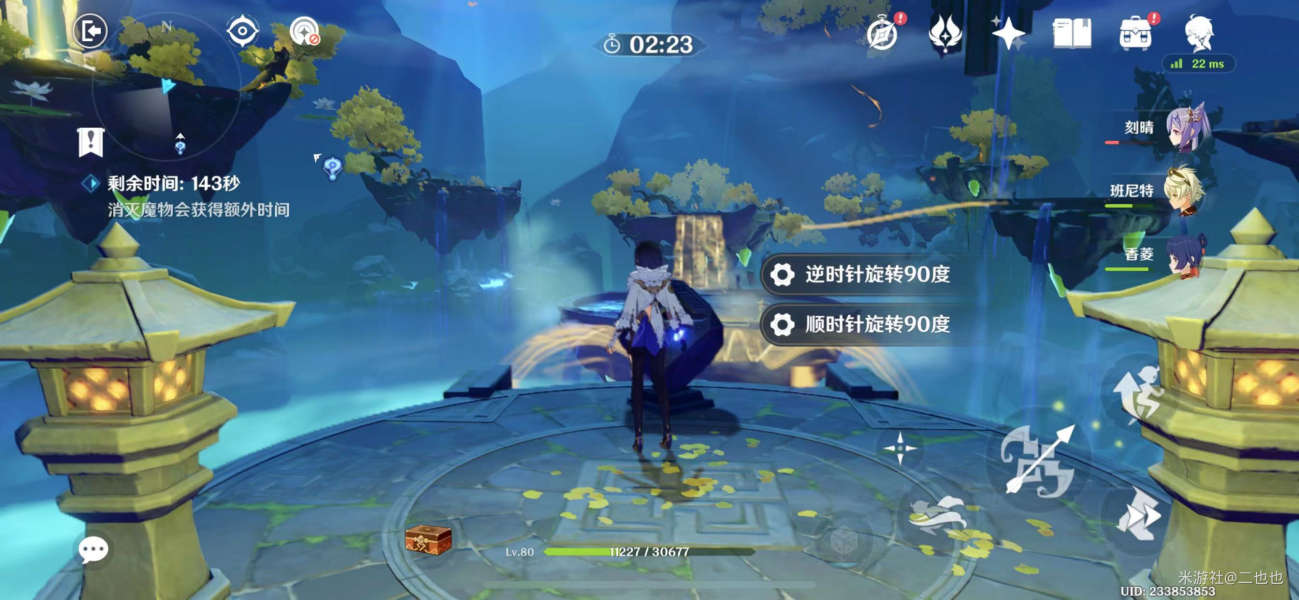Screen dimensions: 1299x600
Task: Open the winged emblem icon in the top bar
Action: (x=945, y=34)
